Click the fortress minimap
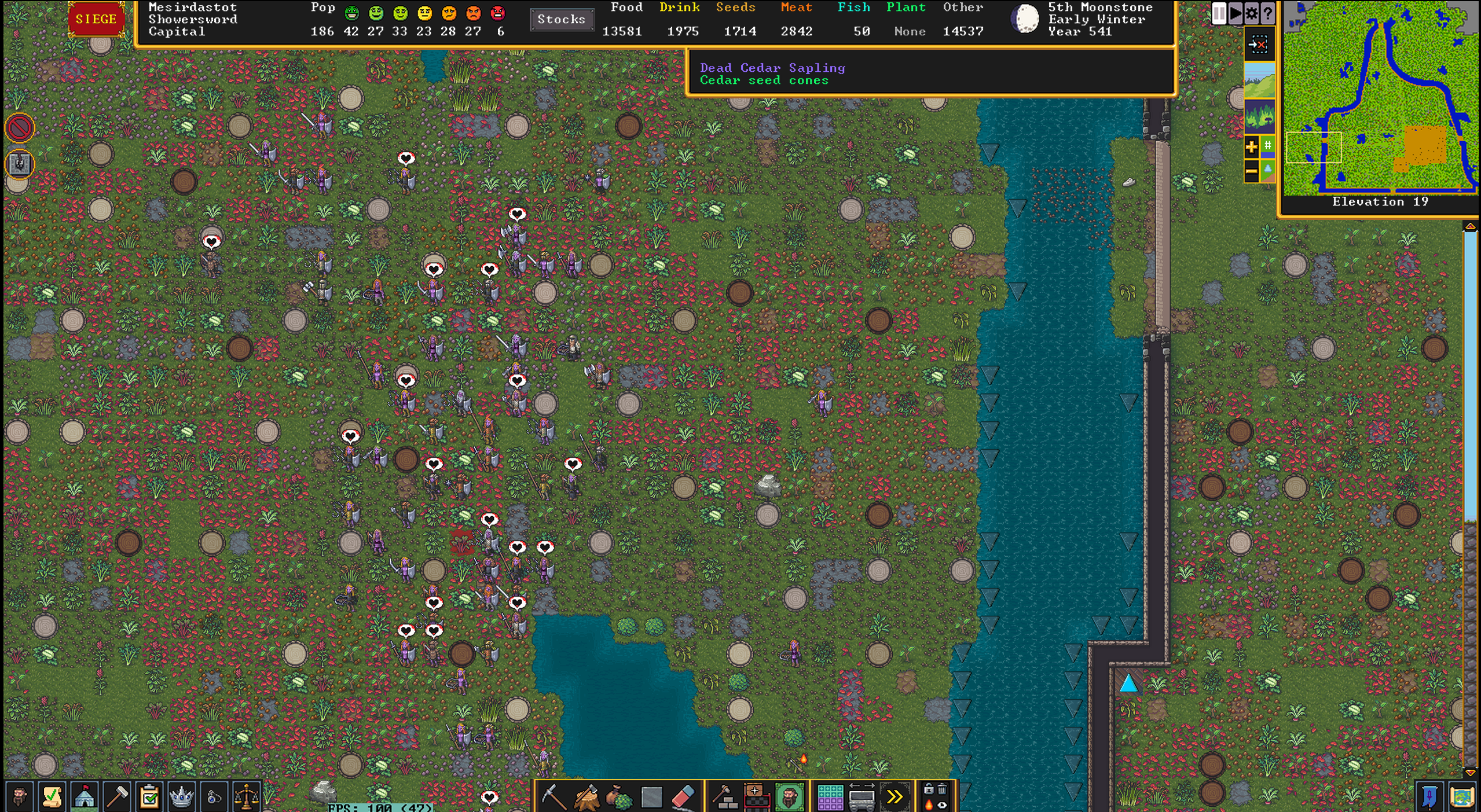Image resolution: width=1481 pixels, height=812 pixels. (x=1380, y=97)
